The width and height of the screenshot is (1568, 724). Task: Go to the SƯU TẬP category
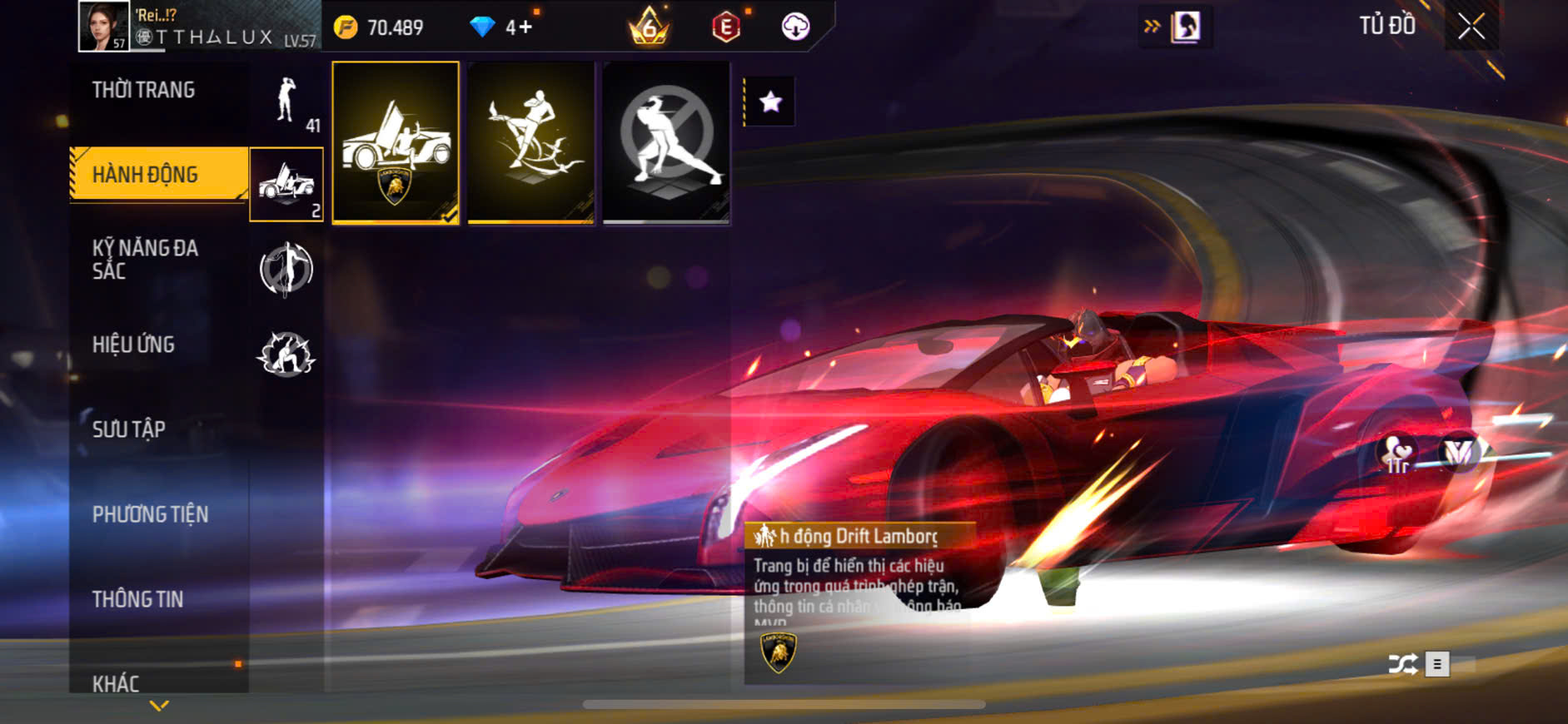tap(128, 429)
